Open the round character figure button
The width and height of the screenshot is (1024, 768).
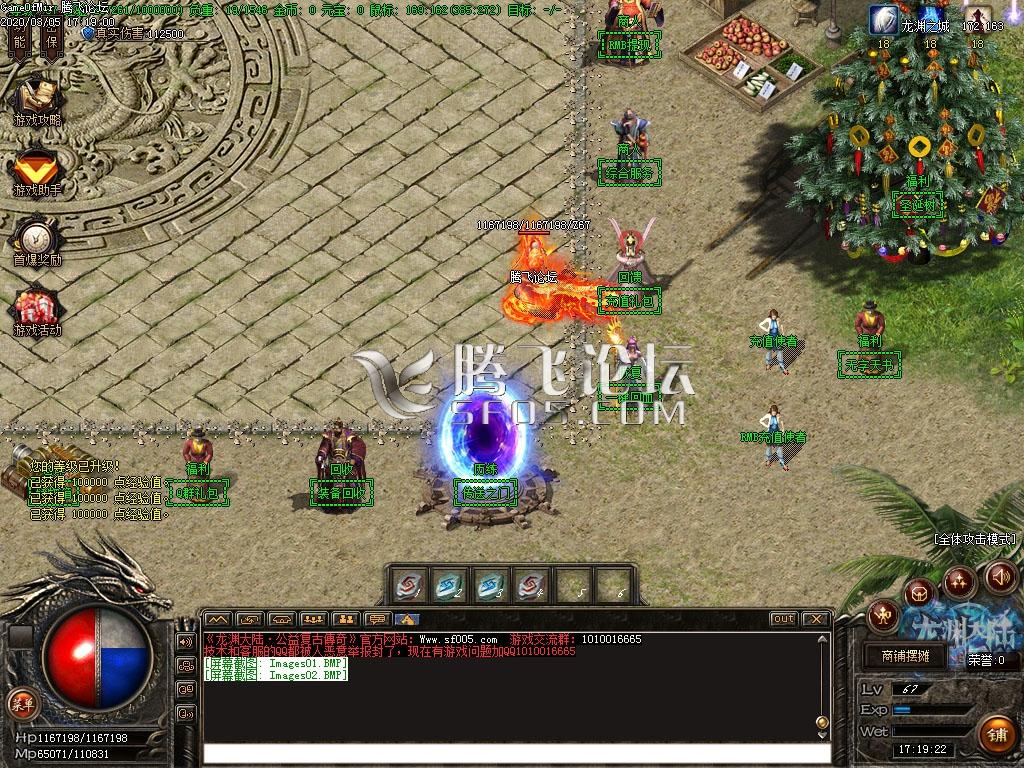pos(884,613)
